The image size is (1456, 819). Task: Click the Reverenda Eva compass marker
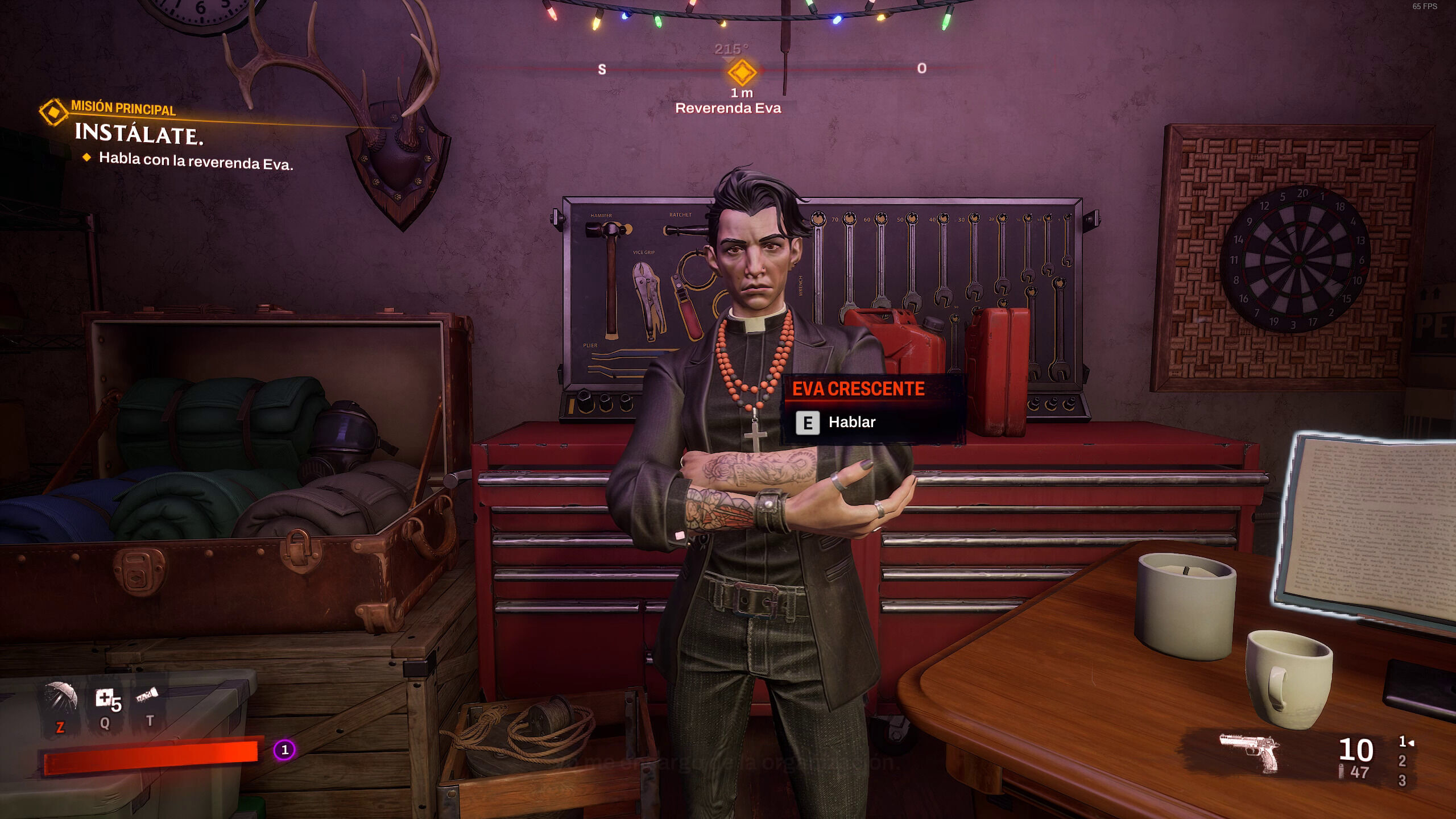742,72
